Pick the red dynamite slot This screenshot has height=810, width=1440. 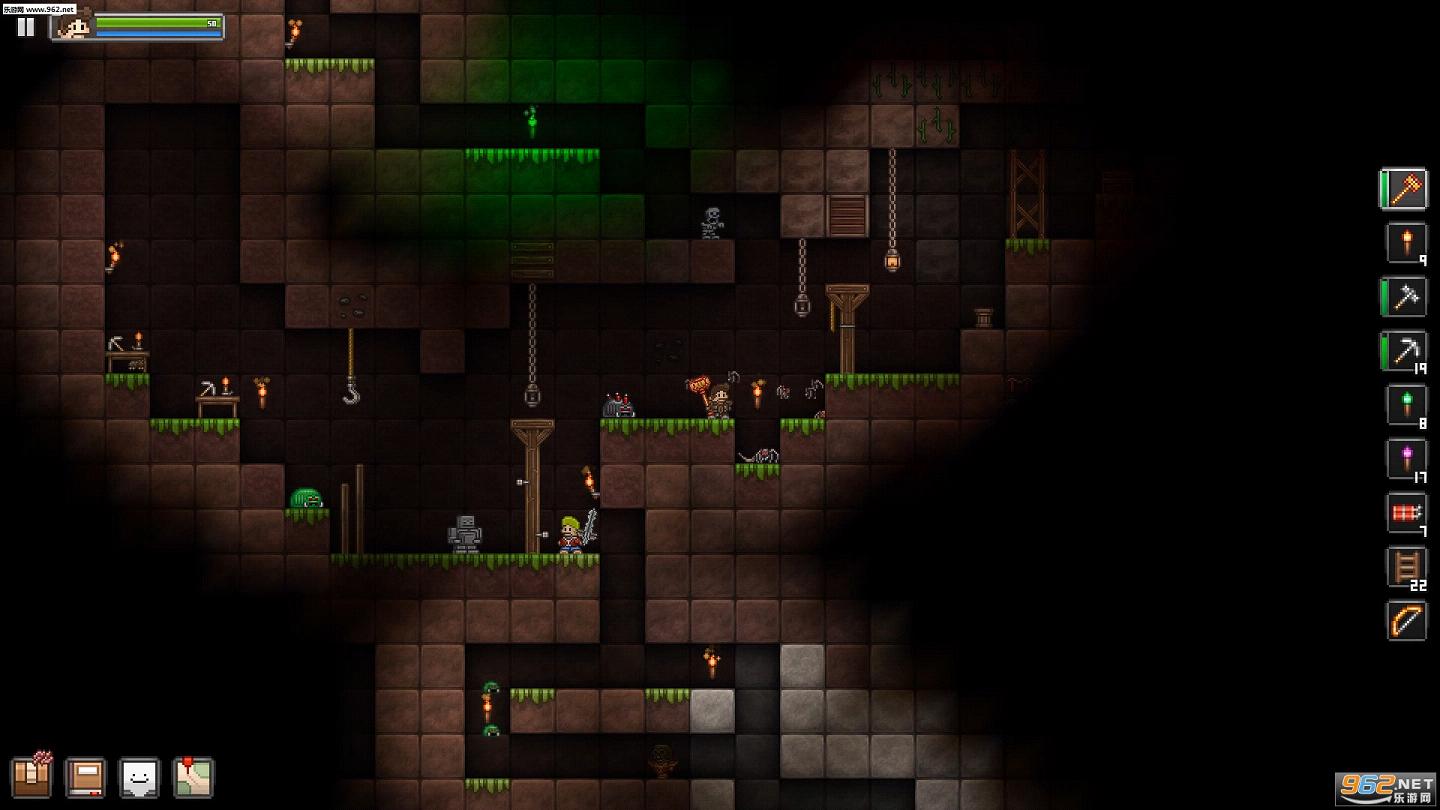(x=1406, y=513)
